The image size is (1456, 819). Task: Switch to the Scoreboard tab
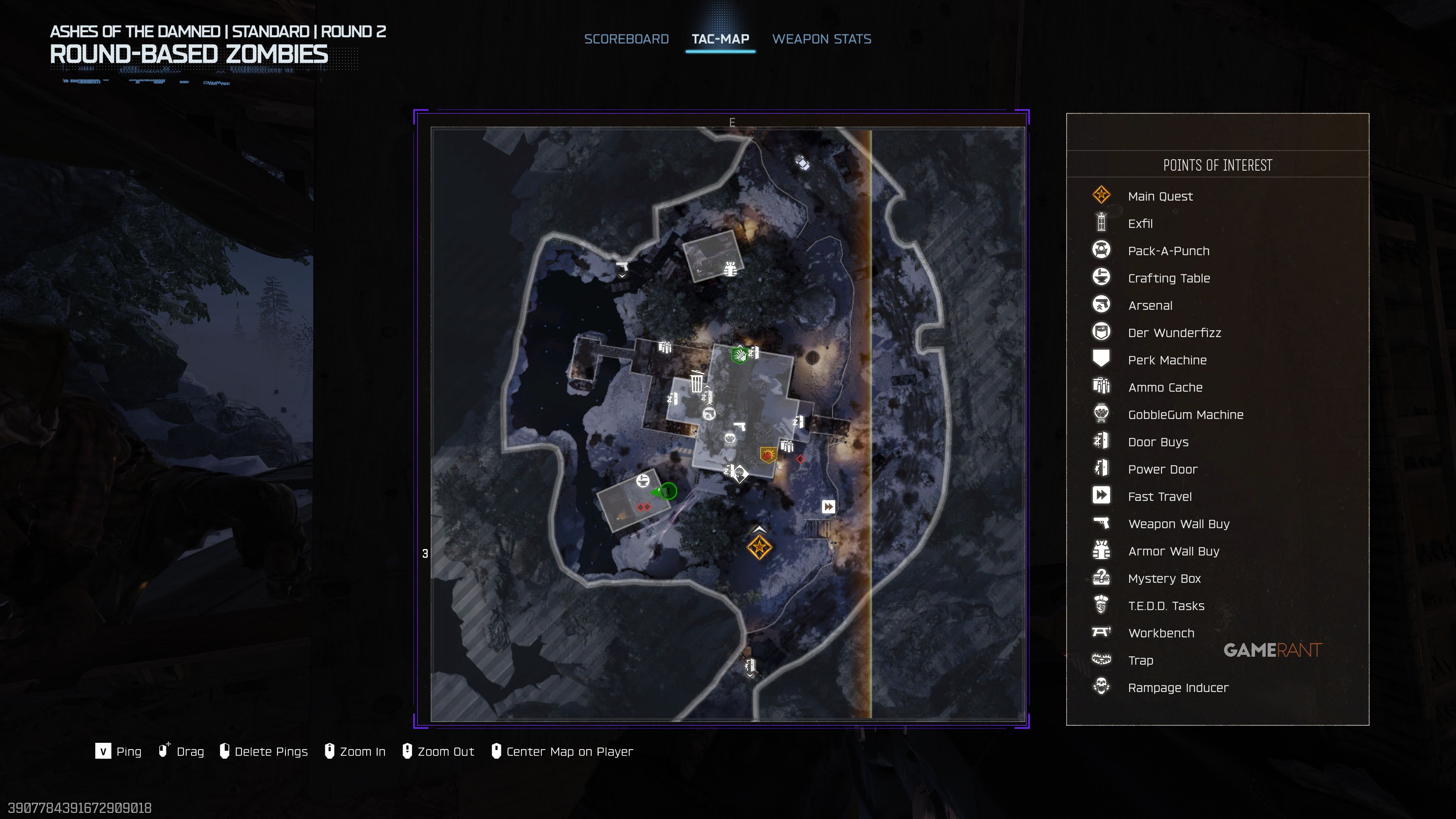(x=626, y=39)
